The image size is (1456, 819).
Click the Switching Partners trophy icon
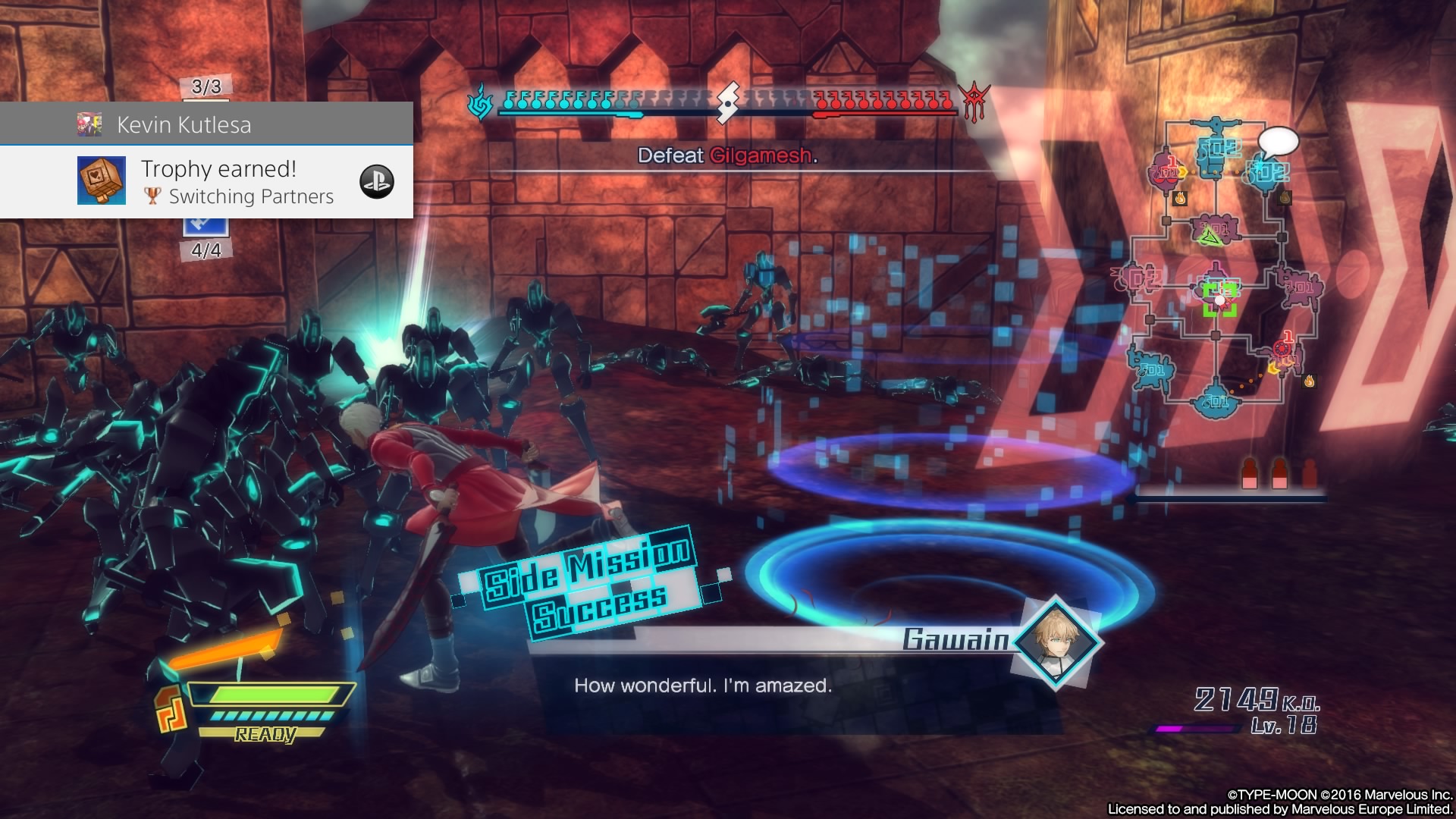(x=101, y=180)
